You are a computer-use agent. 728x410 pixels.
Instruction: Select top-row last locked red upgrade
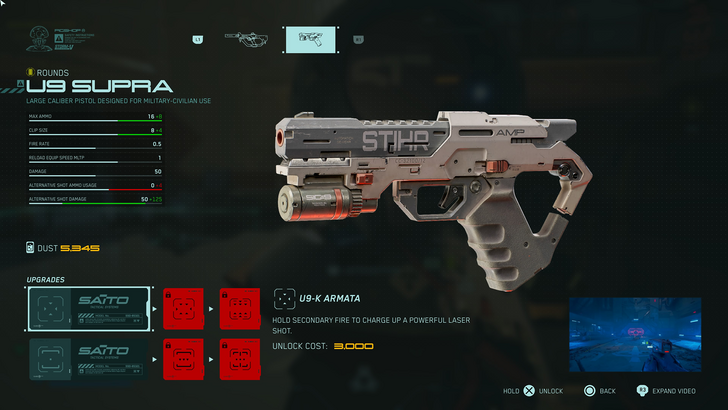coord(239,307)
